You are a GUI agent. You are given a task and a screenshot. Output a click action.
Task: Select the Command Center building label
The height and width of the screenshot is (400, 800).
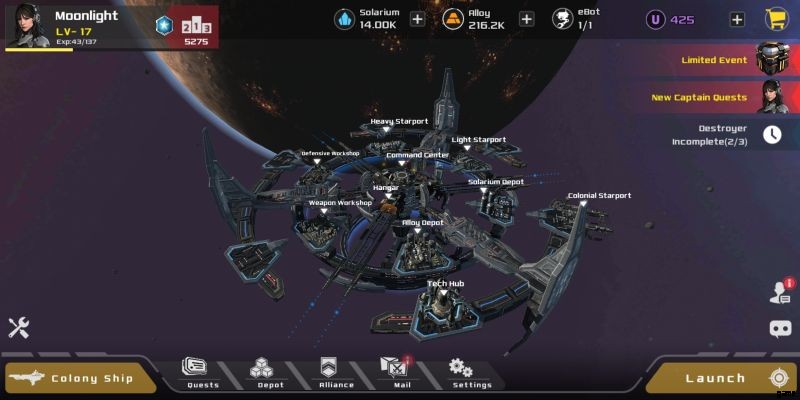pyautogui.click(x=417, y=156)
